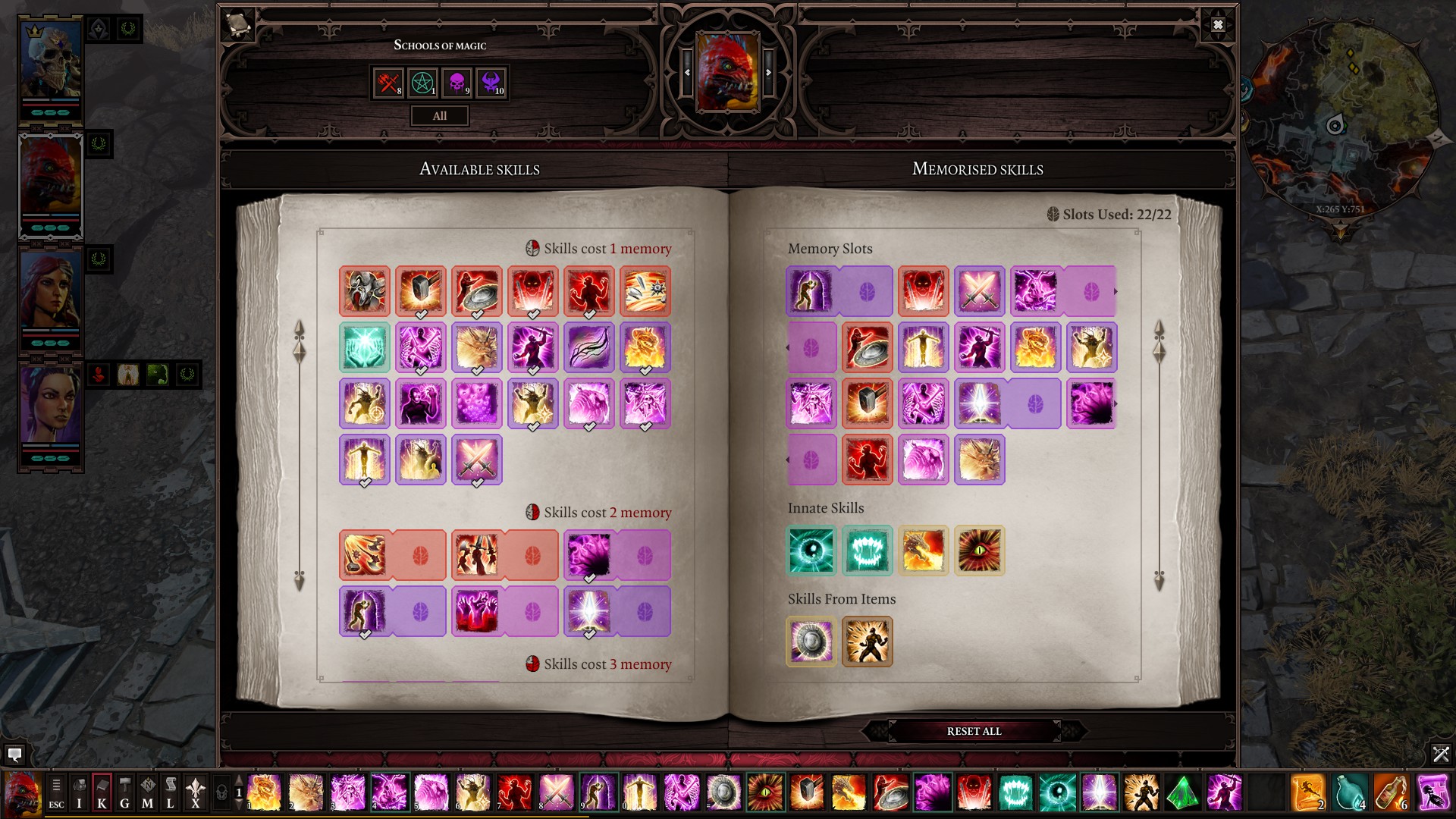Filter skills by the crossed axes Warfare school
Viewport: 1456px width, 819px height.
(388, 83)
